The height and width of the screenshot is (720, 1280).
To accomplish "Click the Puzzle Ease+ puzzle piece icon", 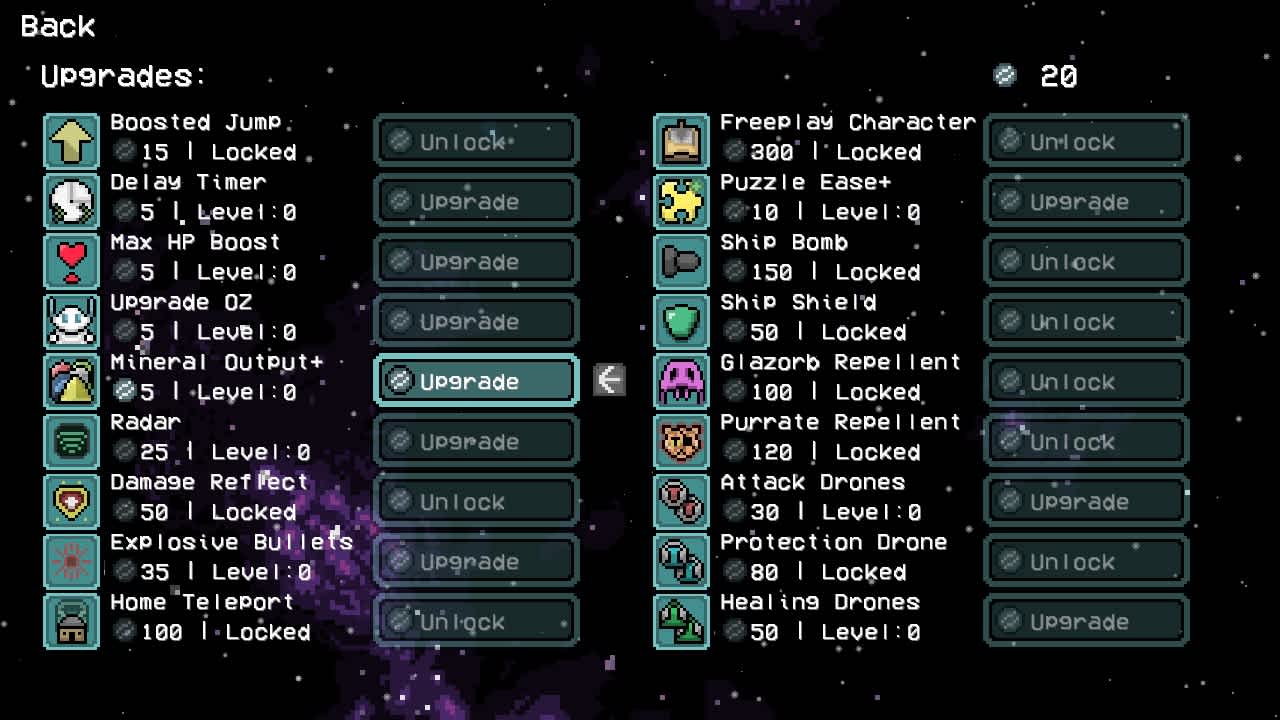I will [x=681, y=201].
